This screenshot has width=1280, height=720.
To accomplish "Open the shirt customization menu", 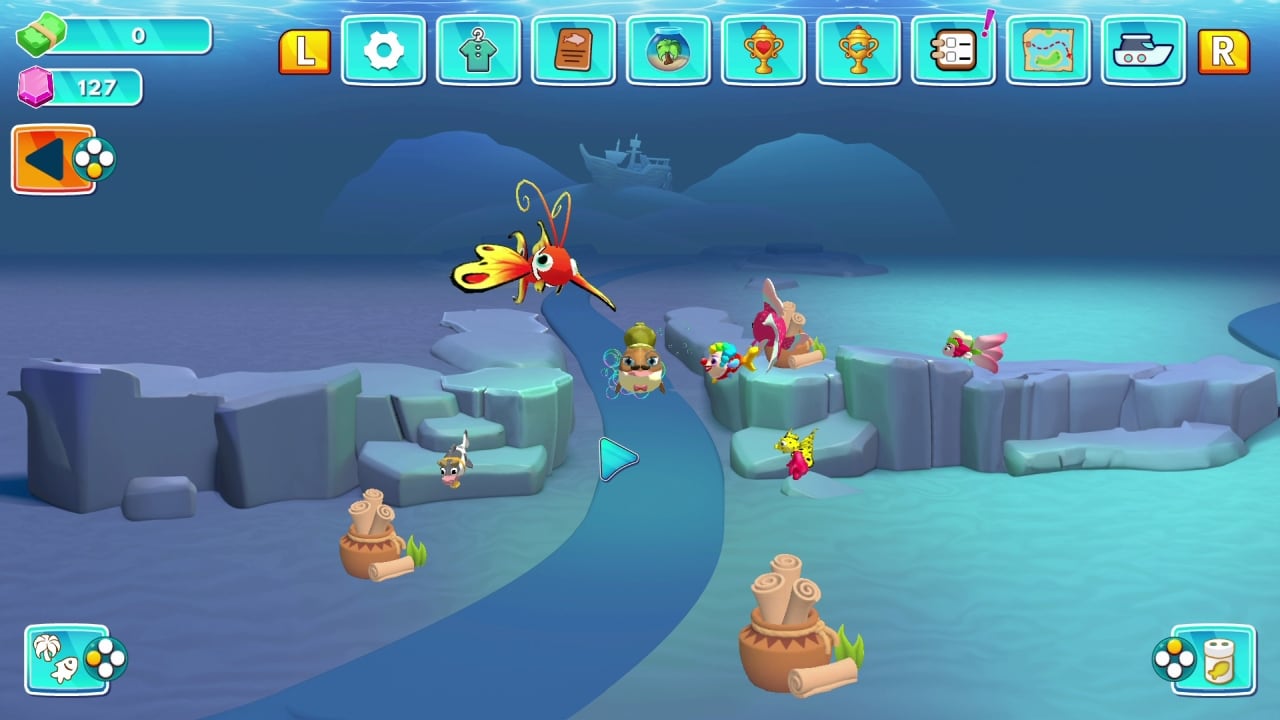I will point(478,50).
